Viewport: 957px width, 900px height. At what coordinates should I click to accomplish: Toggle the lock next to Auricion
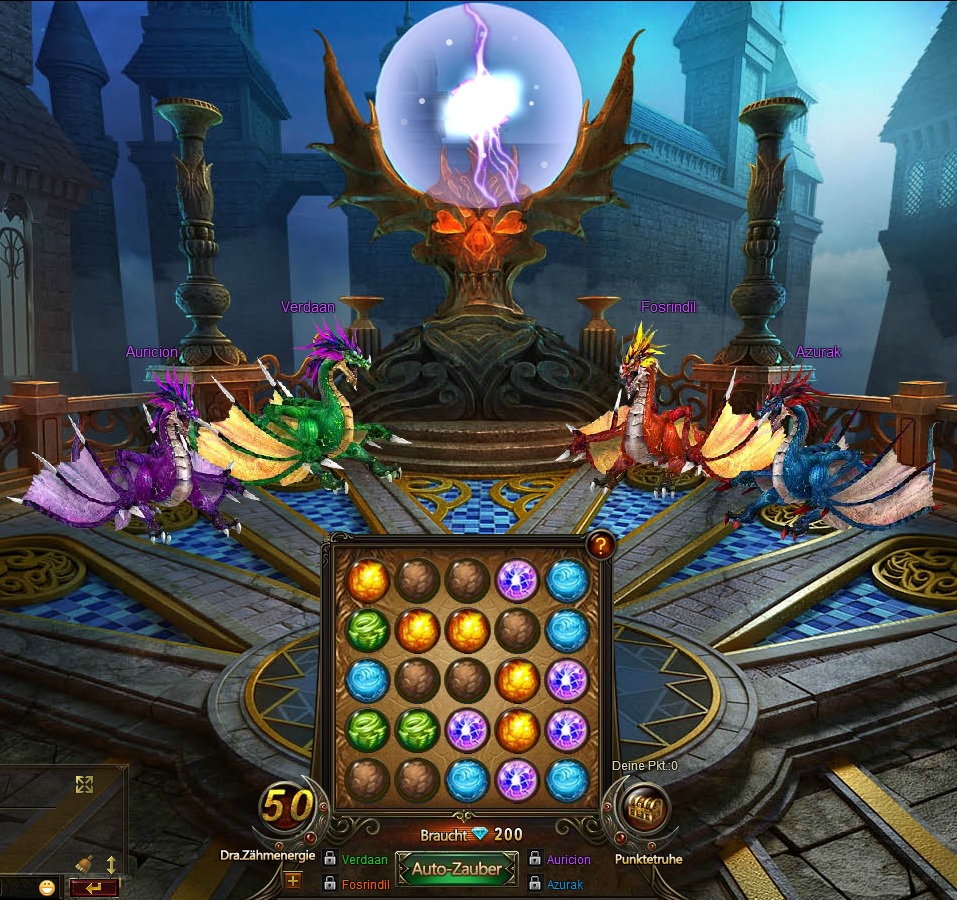[x=534, y=859]
